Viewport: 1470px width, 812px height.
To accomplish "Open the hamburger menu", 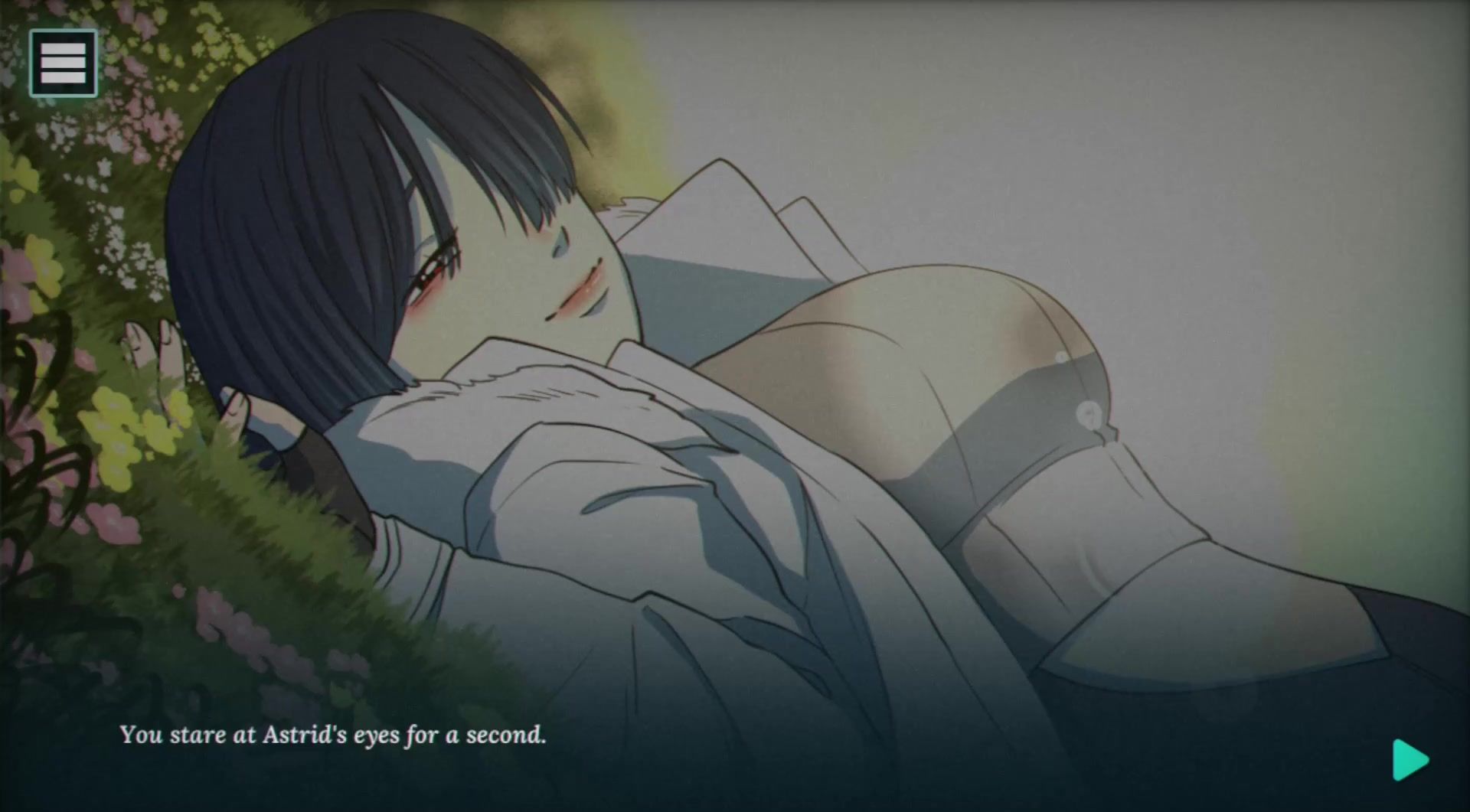I will pyautogui.click(x=63, y=63).
